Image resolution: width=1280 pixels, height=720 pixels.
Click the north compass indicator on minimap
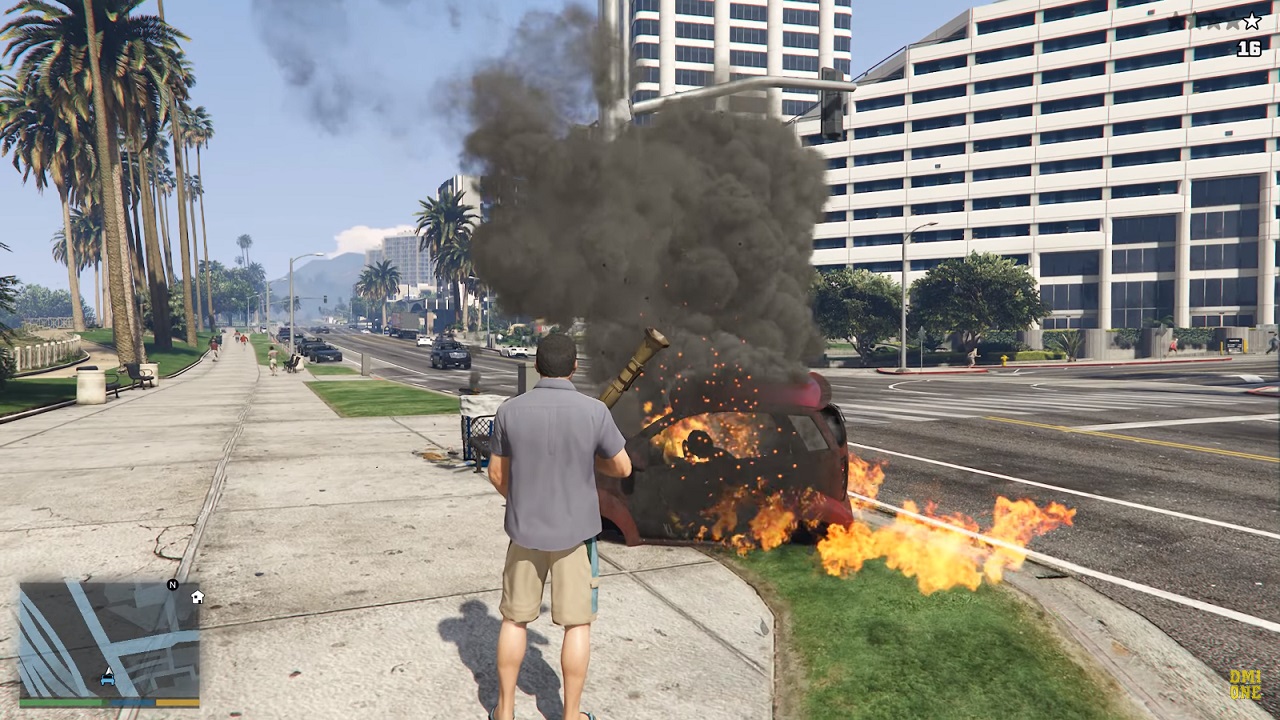tap(172, 585)
